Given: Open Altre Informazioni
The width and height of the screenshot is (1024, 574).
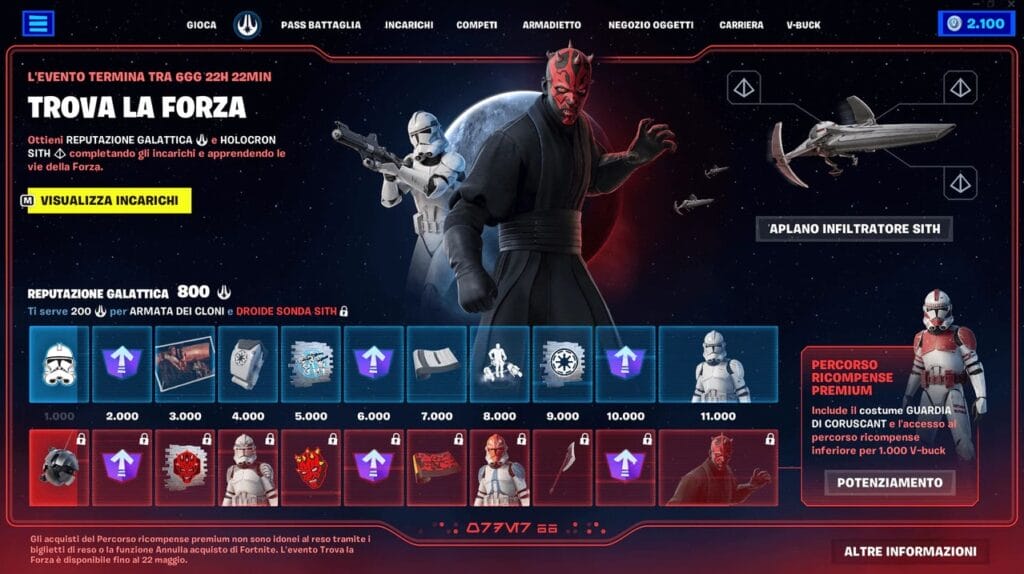Looking at the screenshot, I should click(909, 551).
